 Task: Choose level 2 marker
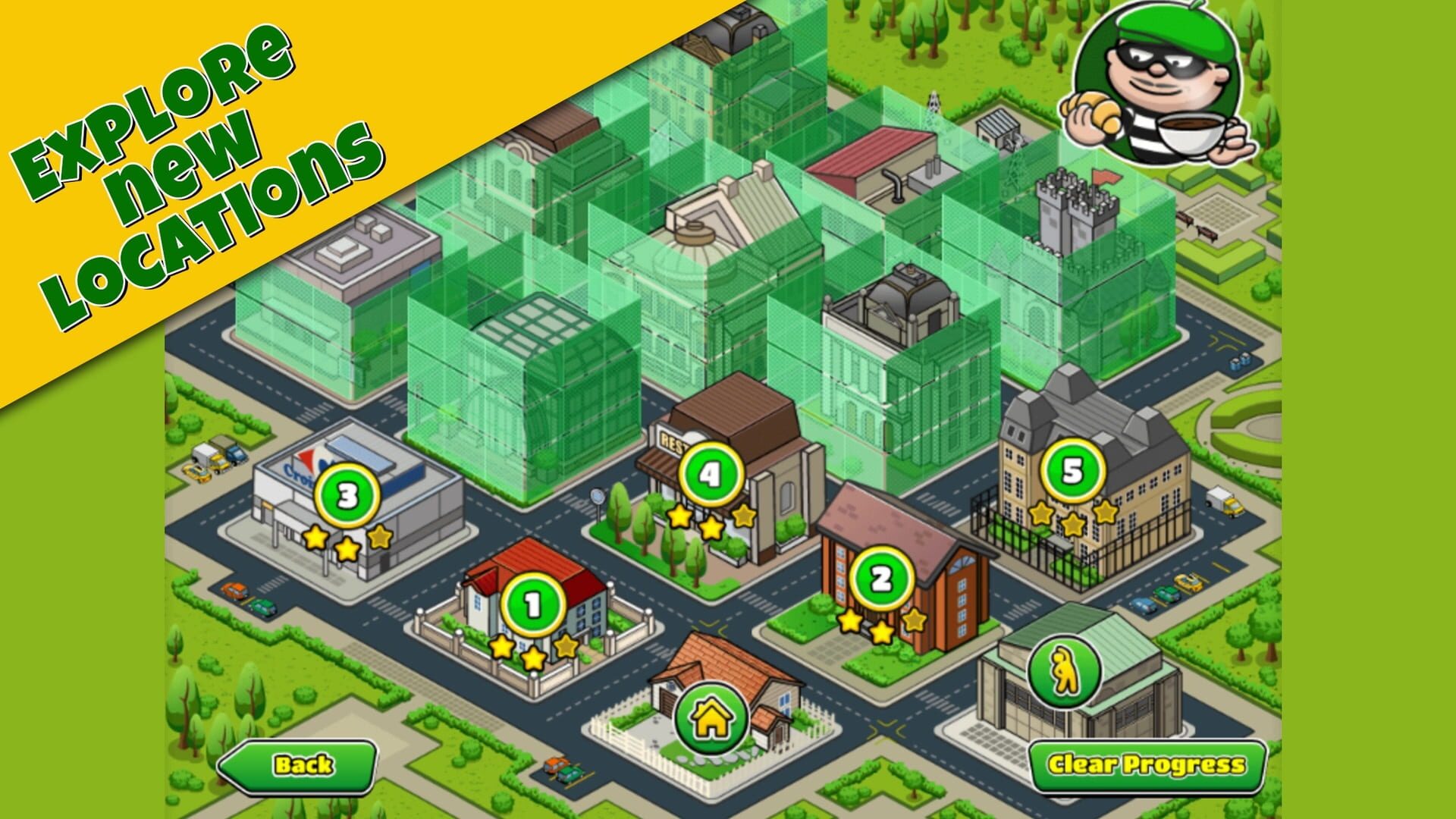[x=881, y=579]
